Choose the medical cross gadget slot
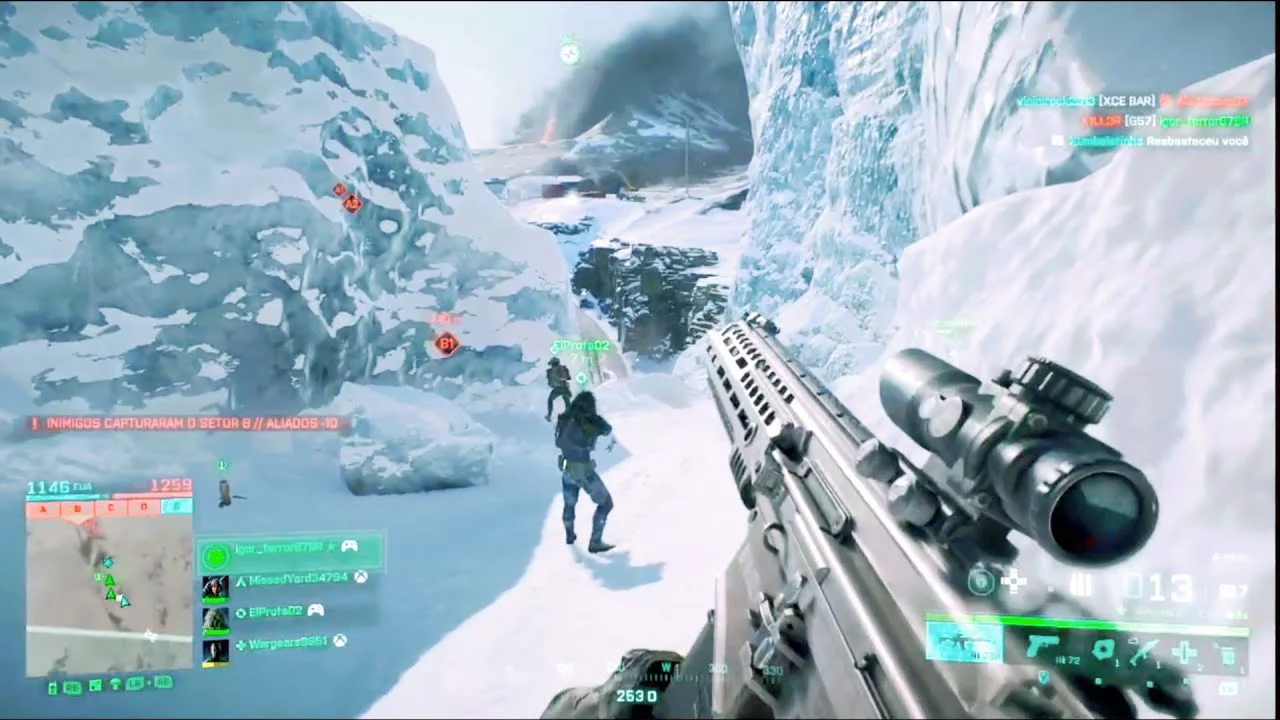 point(1184,653)
